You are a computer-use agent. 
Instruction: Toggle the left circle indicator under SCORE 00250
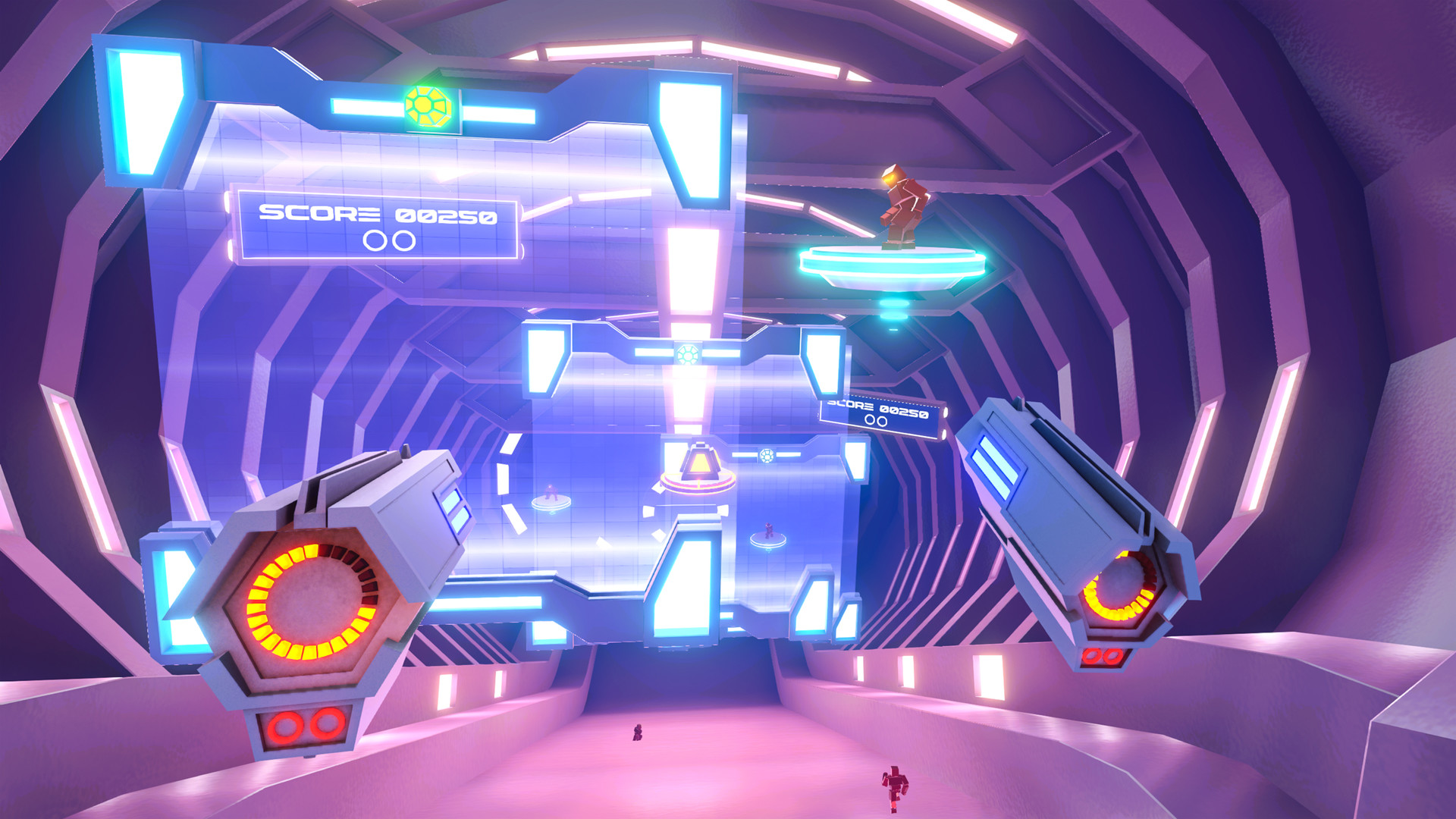(x=375, y=239)
